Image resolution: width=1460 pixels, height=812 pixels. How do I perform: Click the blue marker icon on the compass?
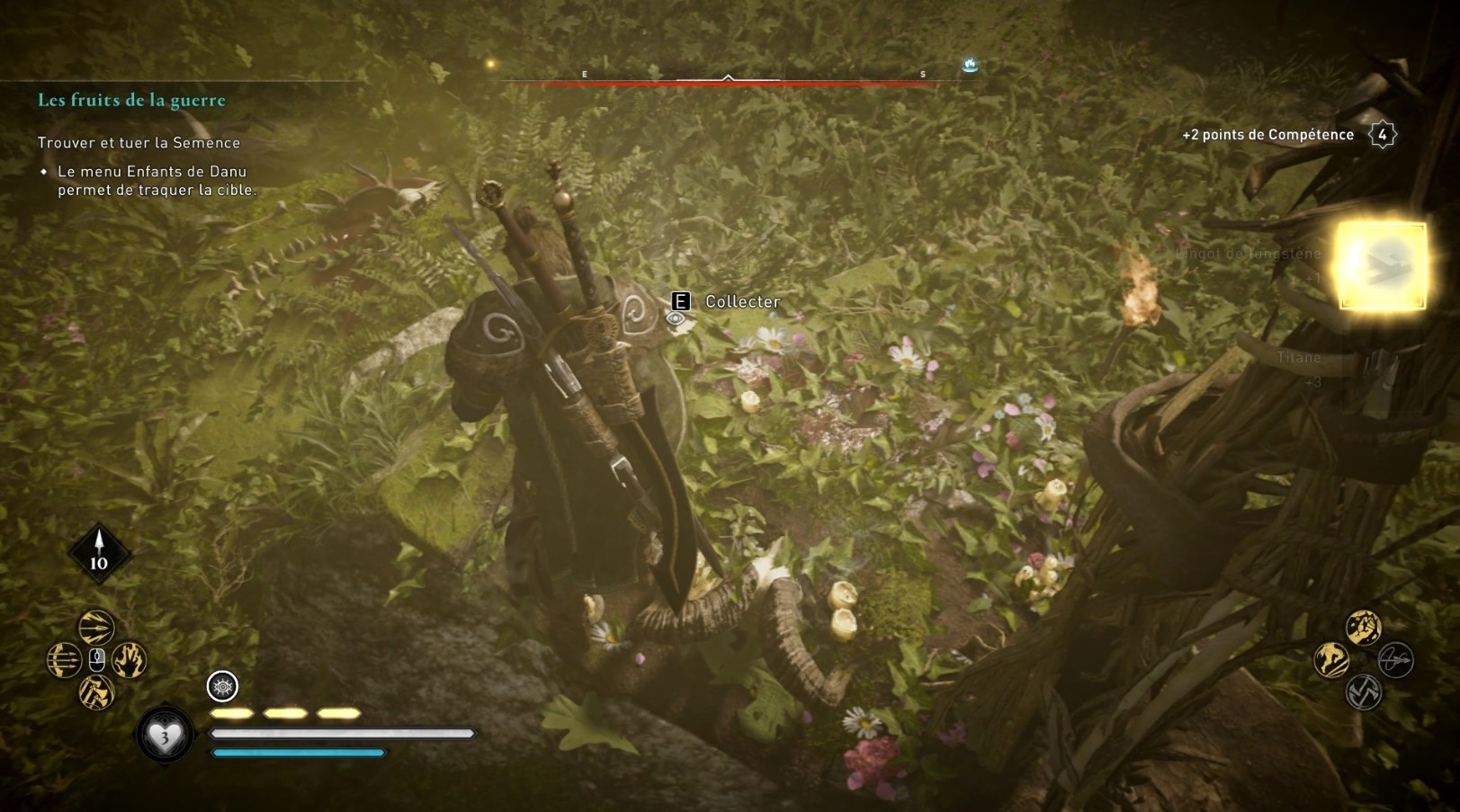[970, 65]
